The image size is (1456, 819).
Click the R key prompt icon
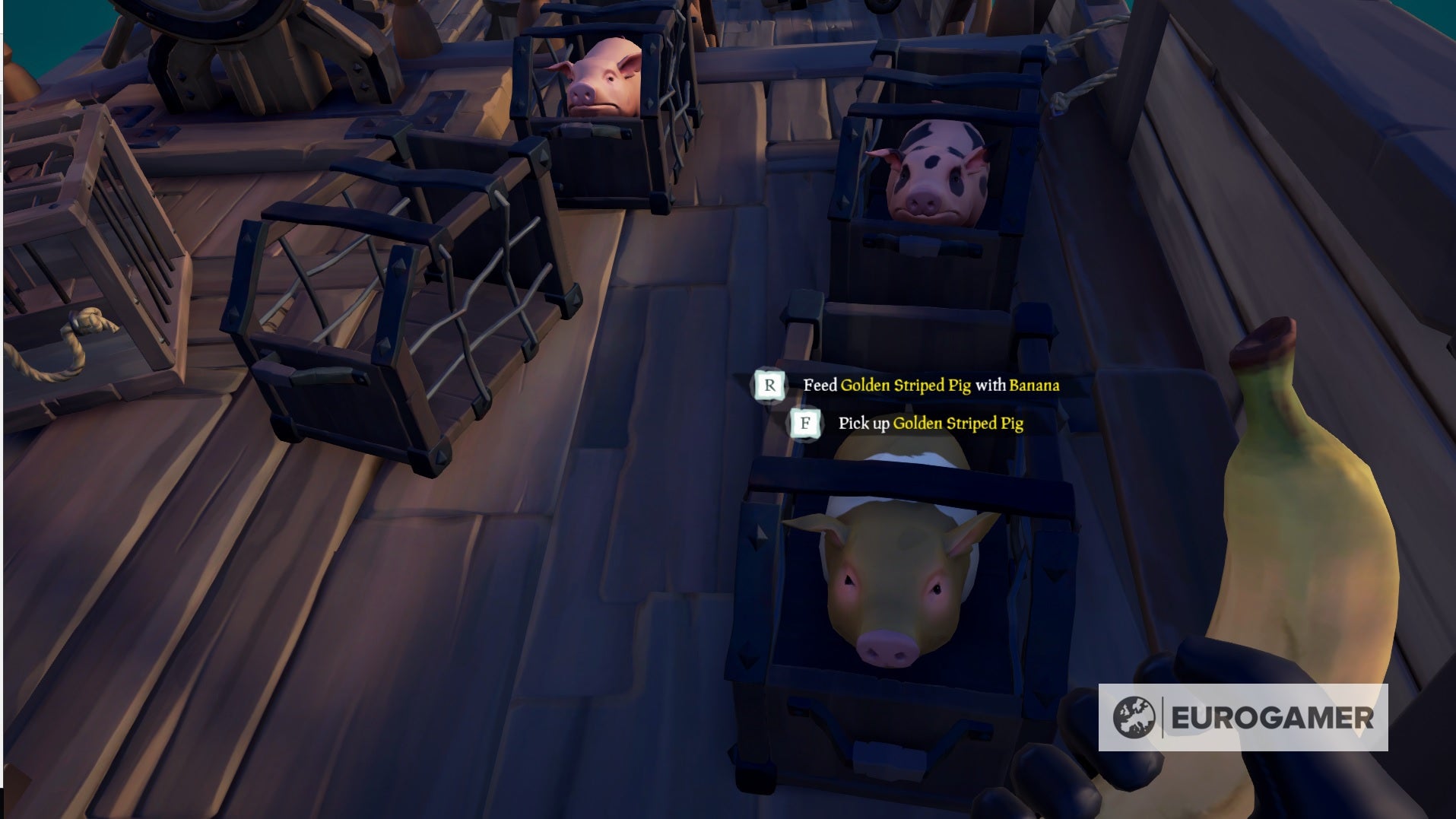click(x=771, y=385)
